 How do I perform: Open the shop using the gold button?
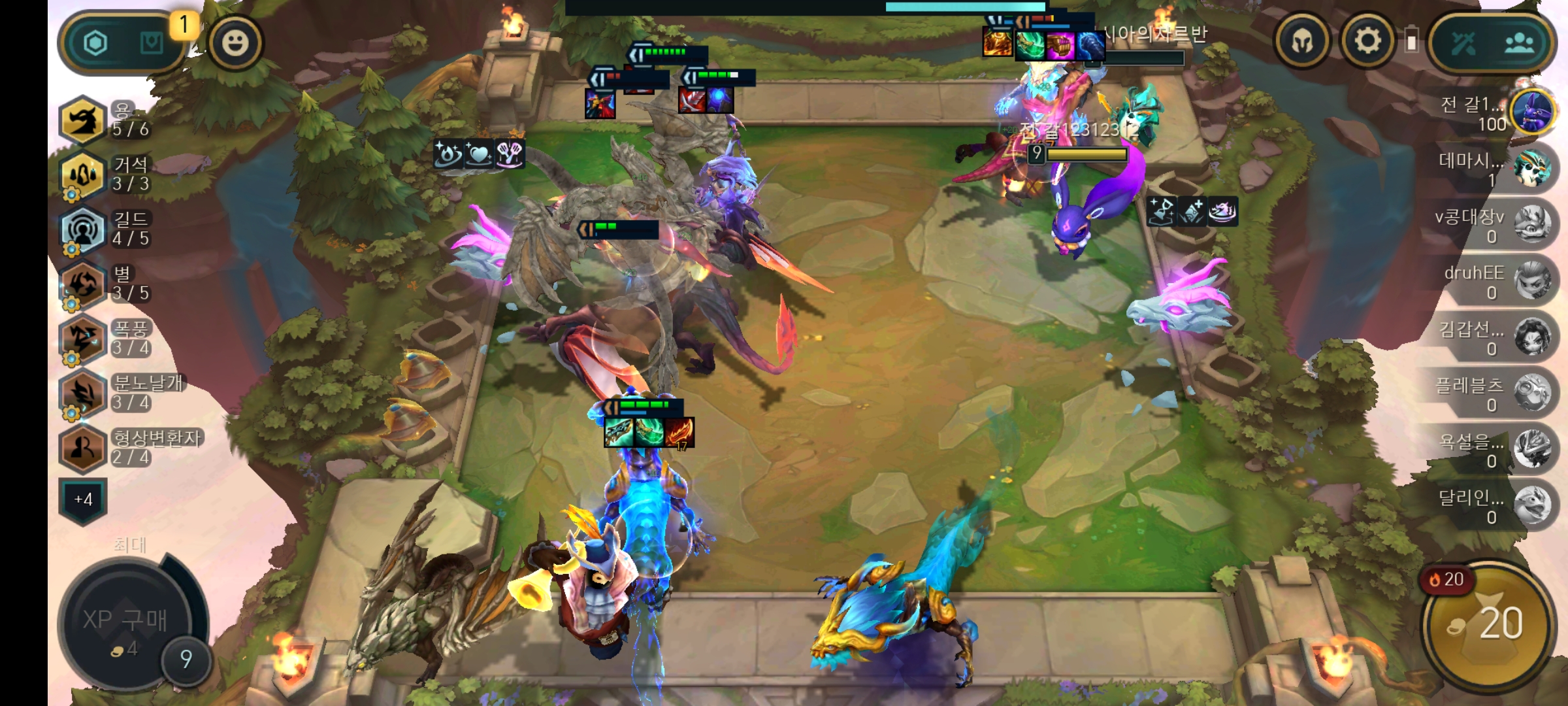(x=1488, y=624)
